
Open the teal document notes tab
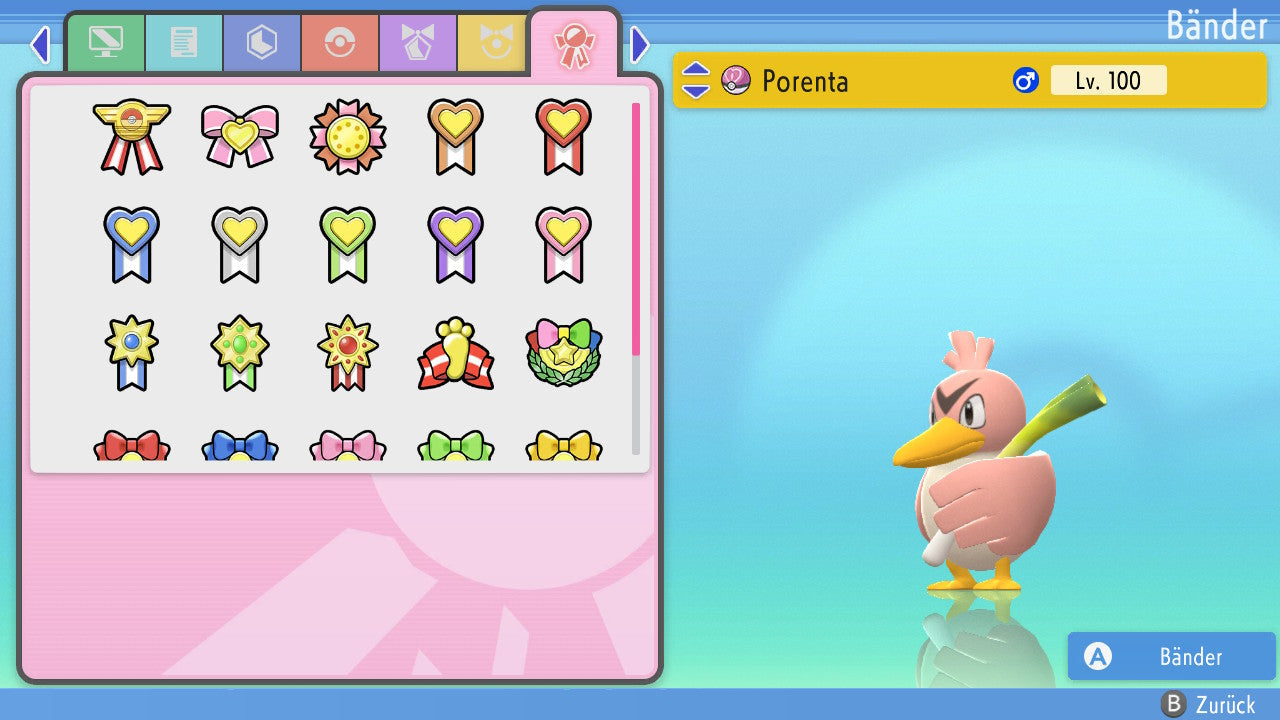click(183, 43)
